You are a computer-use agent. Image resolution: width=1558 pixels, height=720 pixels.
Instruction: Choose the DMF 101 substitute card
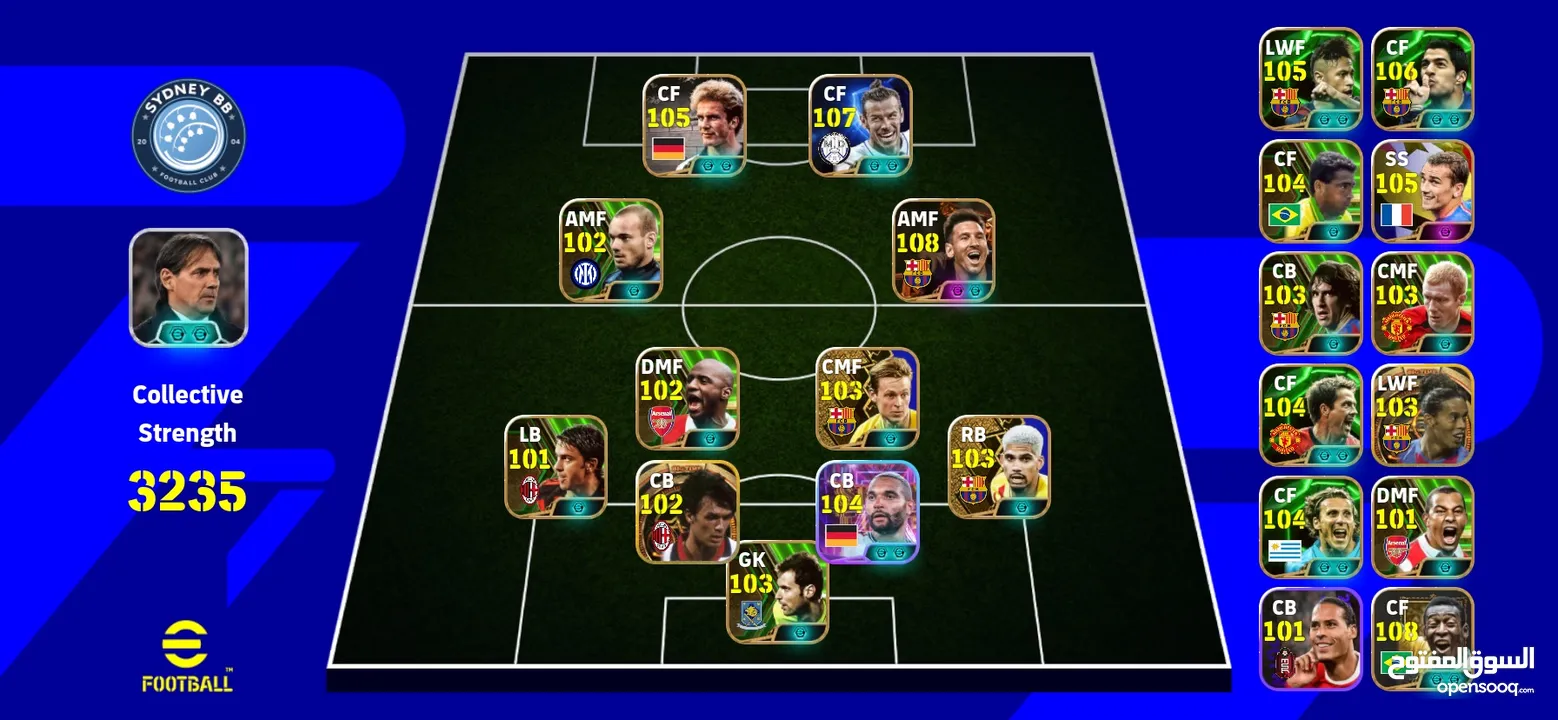(x=1422, y=527)
